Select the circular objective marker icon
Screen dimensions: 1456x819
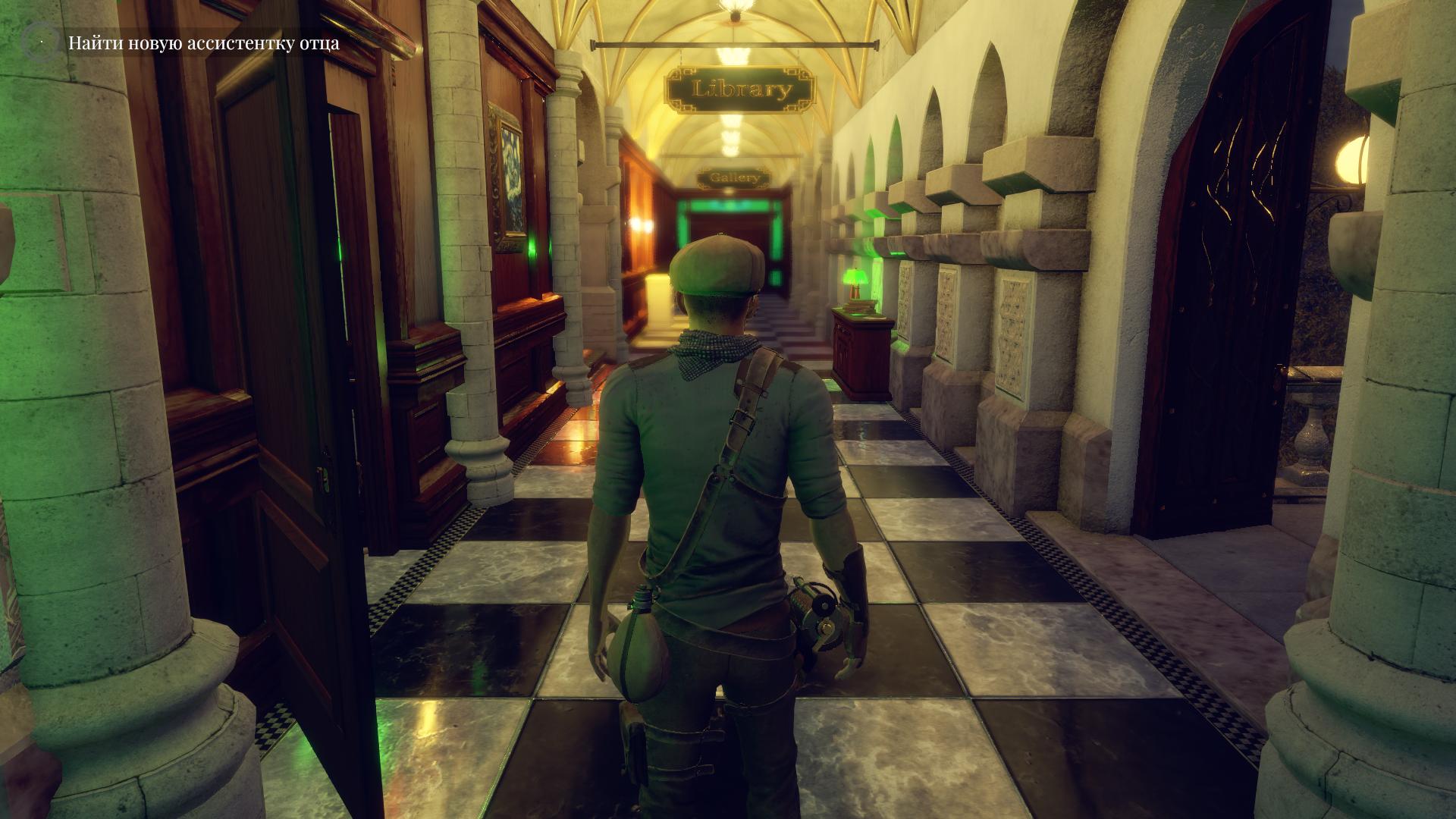[39, 42]
